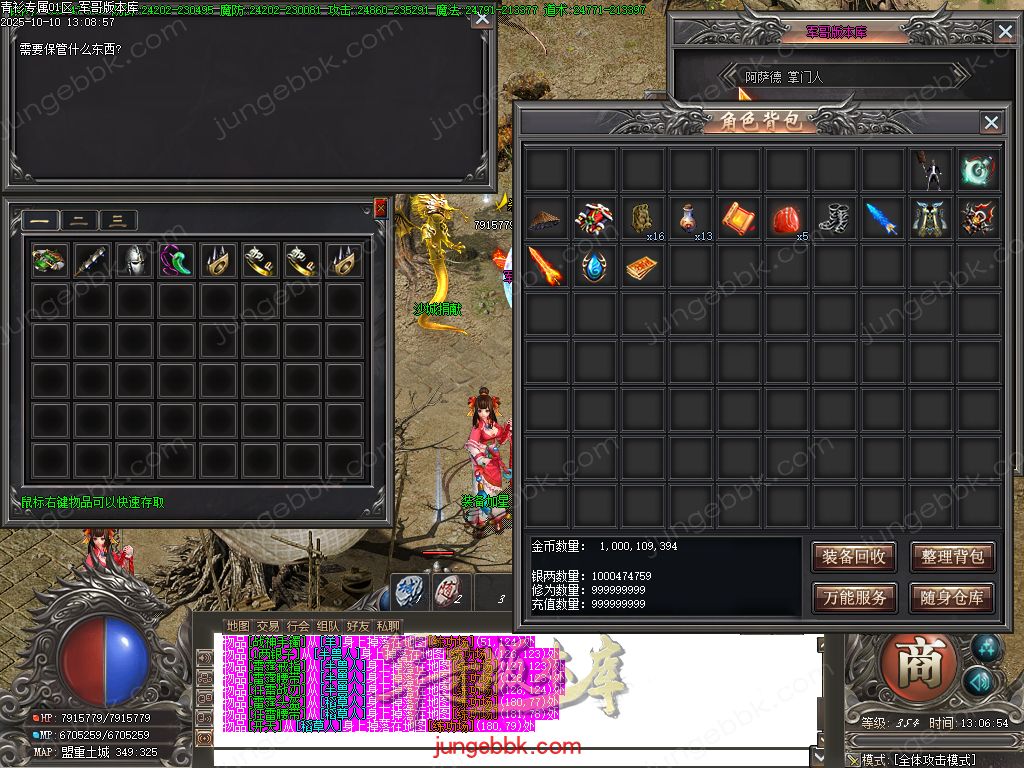This screenshot has width=1024, height=768.
Task: Switch to warehouse page 二
Action: point(79,221)
